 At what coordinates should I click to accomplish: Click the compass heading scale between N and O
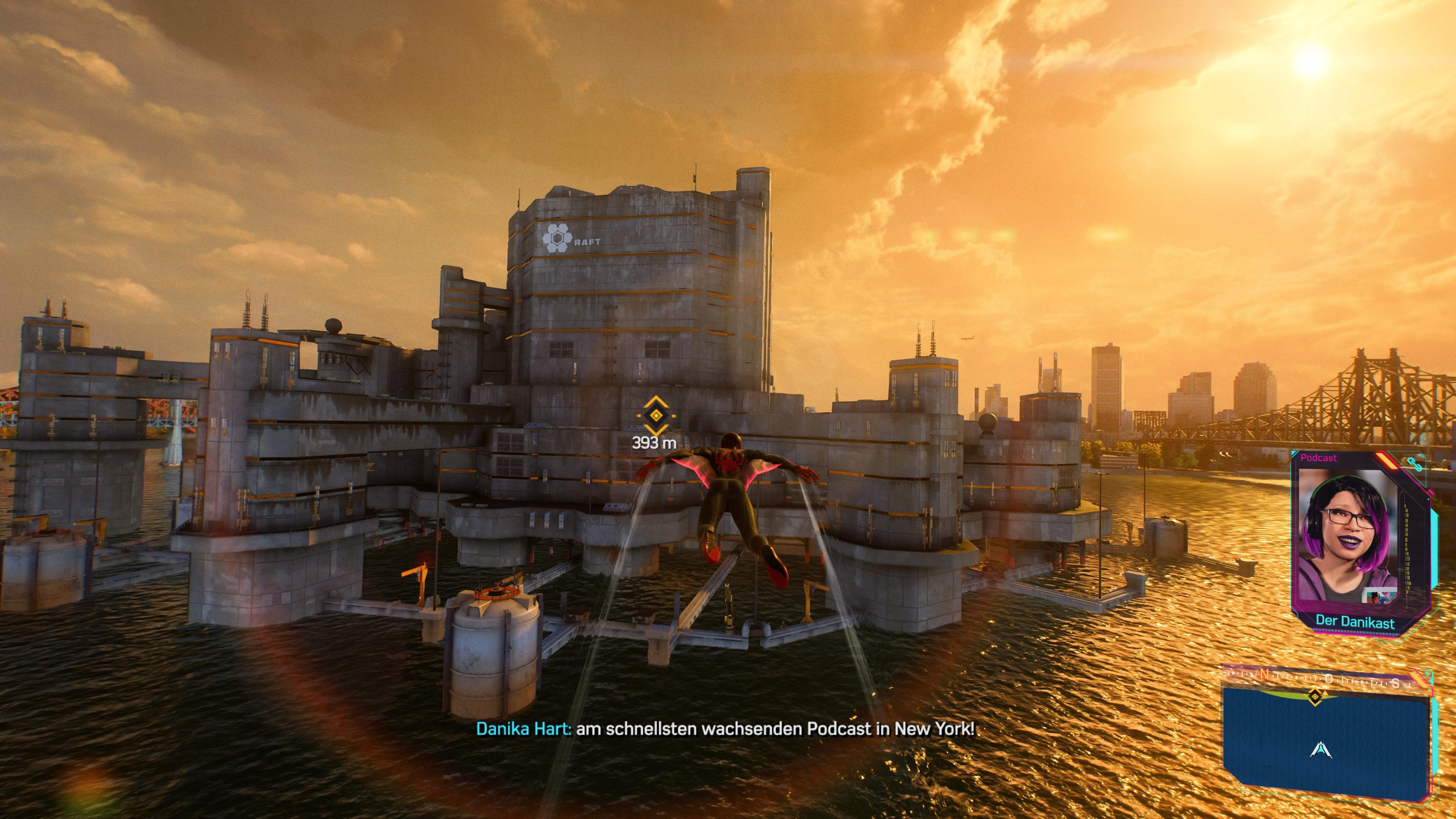1297,677
